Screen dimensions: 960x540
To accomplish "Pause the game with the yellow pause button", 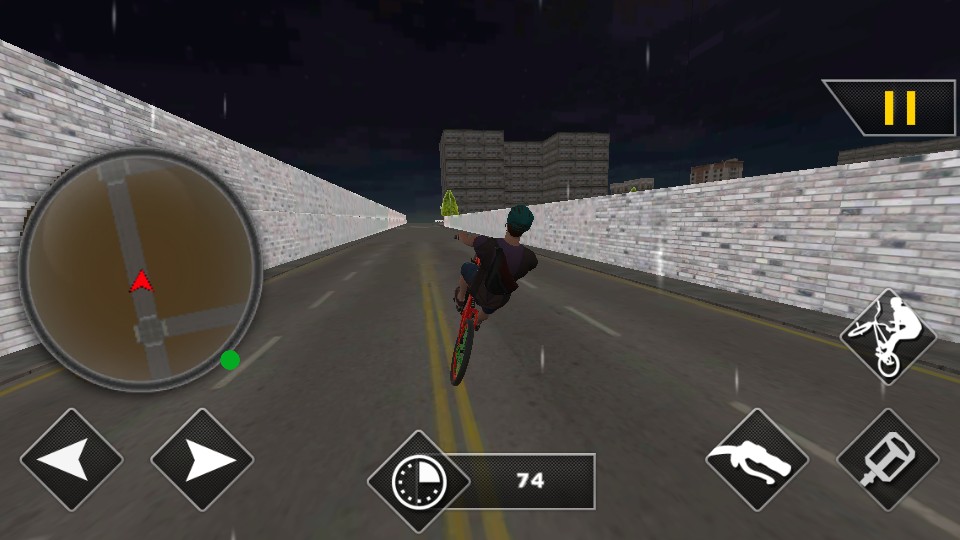I will point(899,108).
